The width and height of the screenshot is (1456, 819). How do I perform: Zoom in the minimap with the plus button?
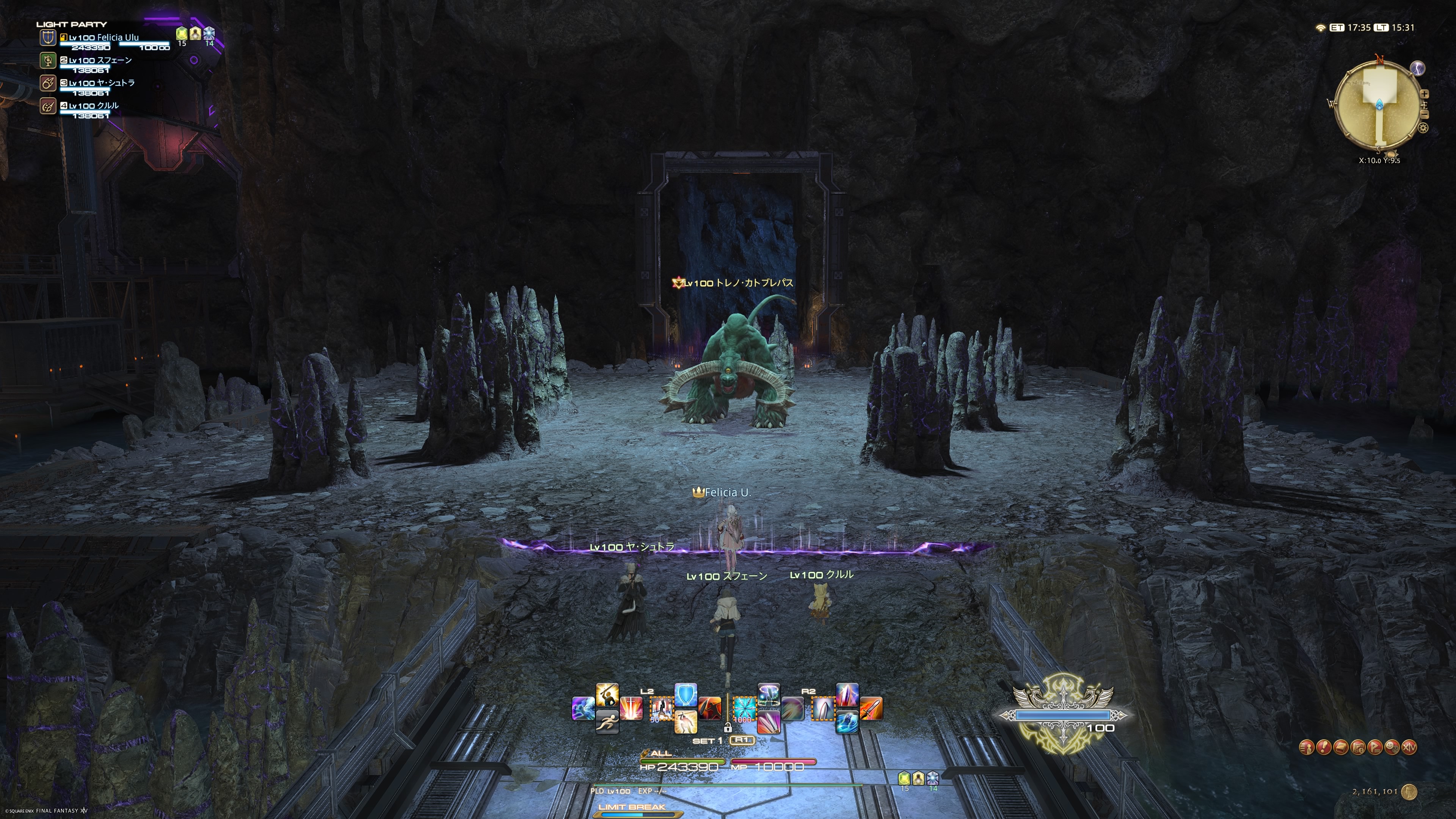(x=1425, y=94)
